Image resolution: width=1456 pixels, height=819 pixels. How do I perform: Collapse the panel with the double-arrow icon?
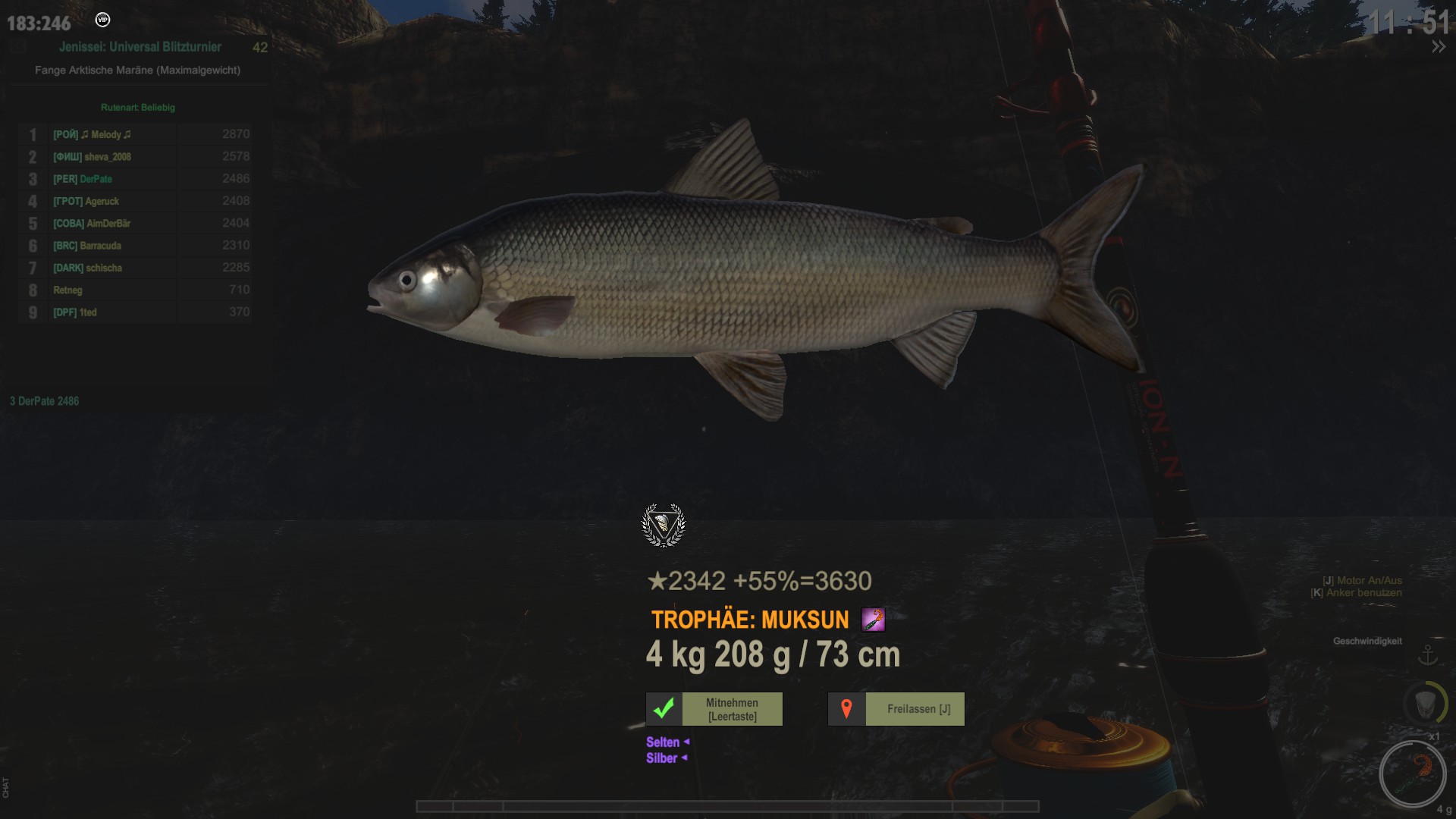point(1438,47)
